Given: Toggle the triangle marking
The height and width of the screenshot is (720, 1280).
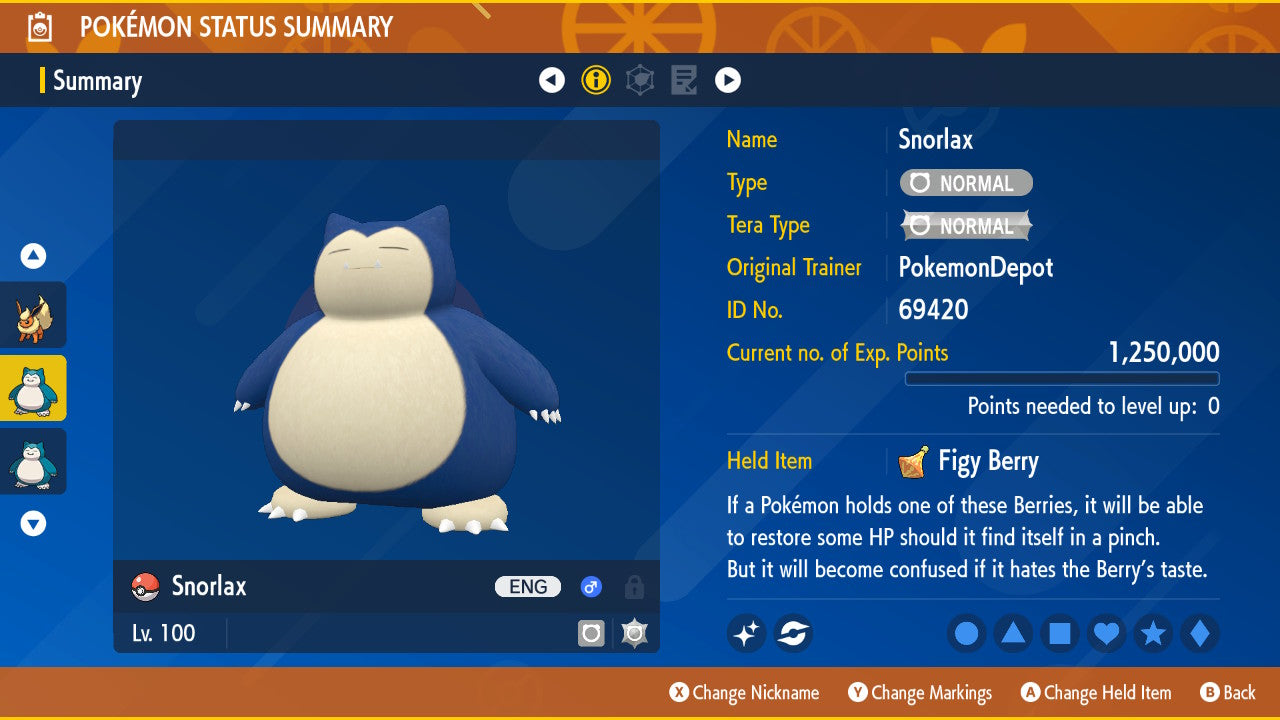Looking at the screenshot, I should pyautogui.click(x=1013, y=634).
